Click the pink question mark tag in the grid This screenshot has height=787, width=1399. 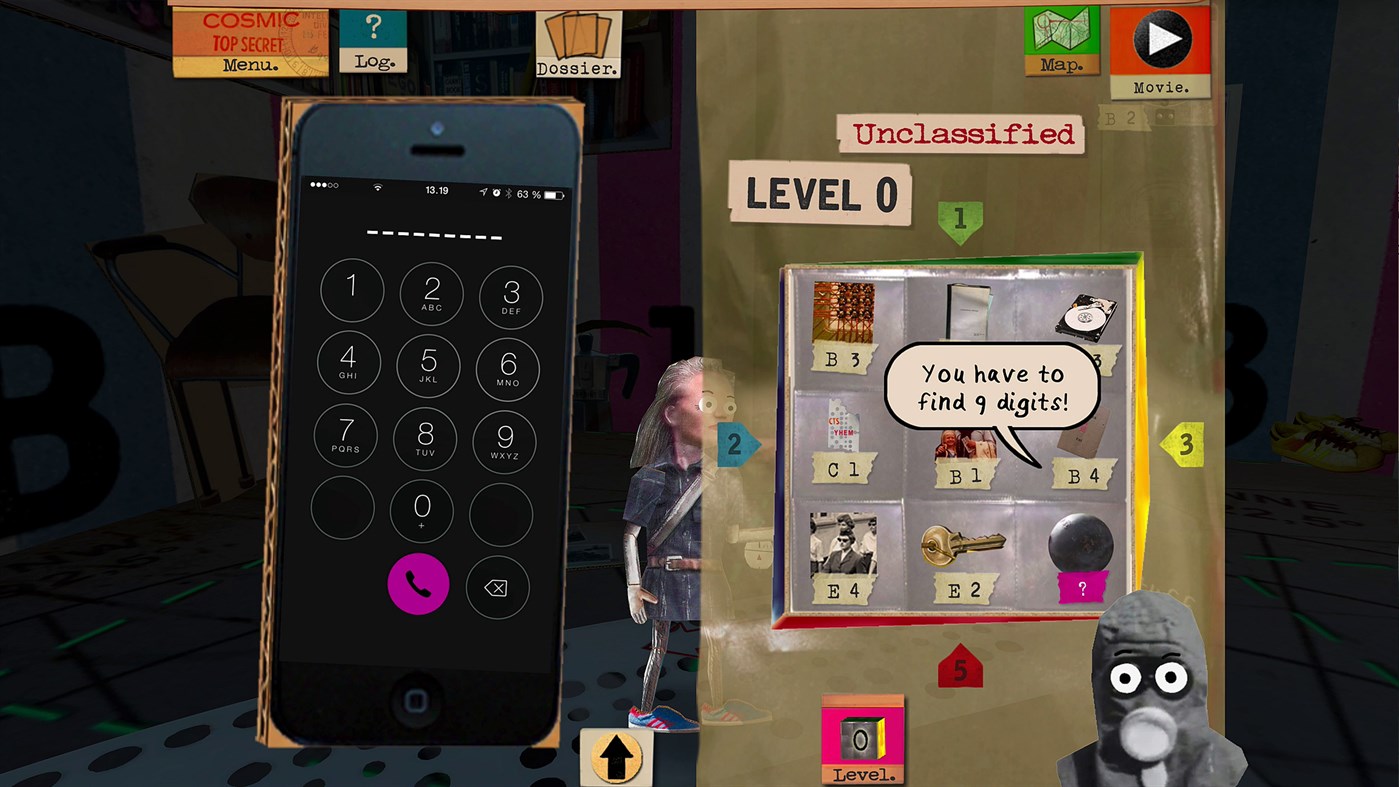pos(1081,590)
